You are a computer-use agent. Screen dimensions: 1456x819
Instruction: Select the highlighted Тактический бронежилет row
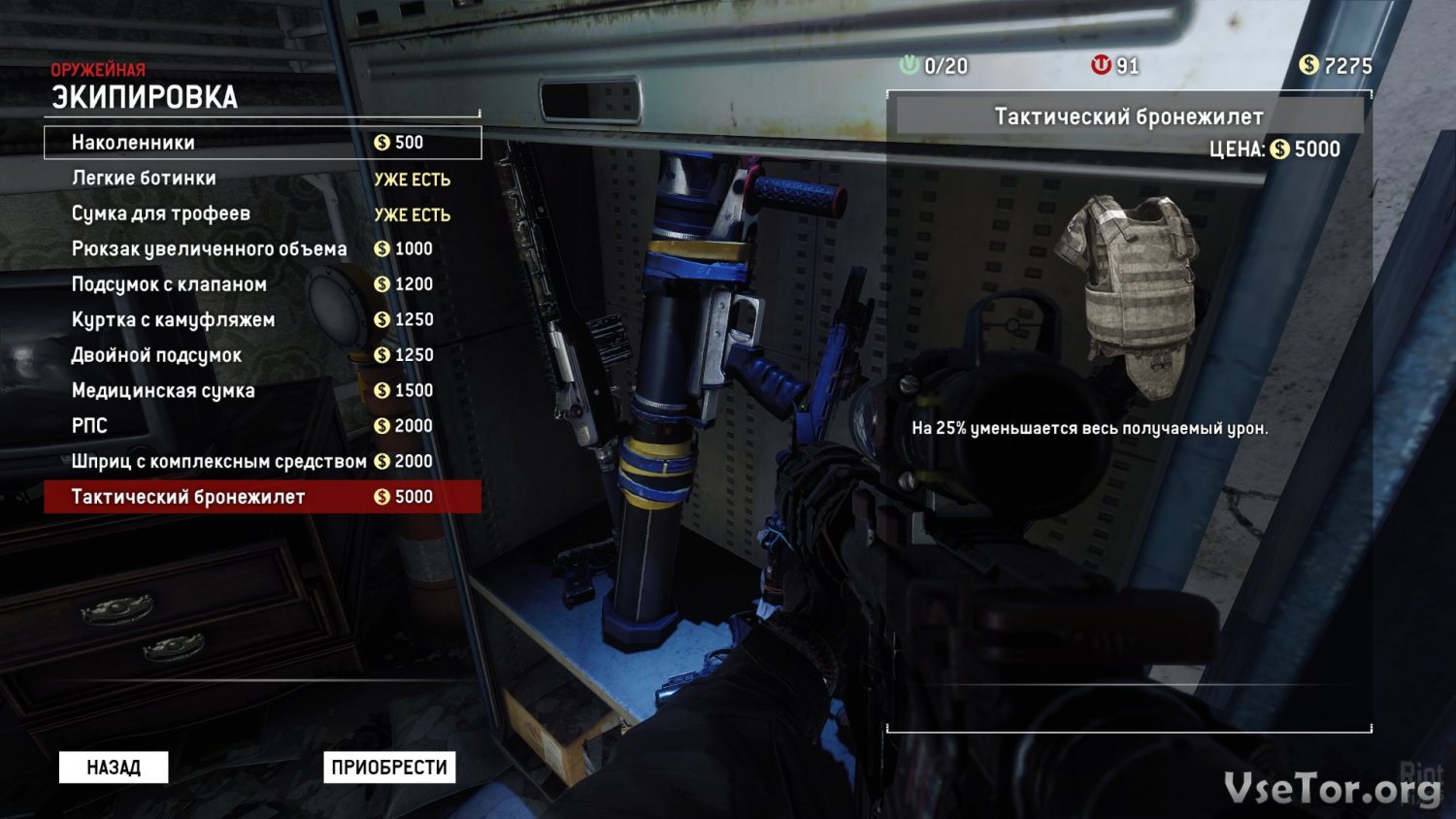(x=262, y=497)
